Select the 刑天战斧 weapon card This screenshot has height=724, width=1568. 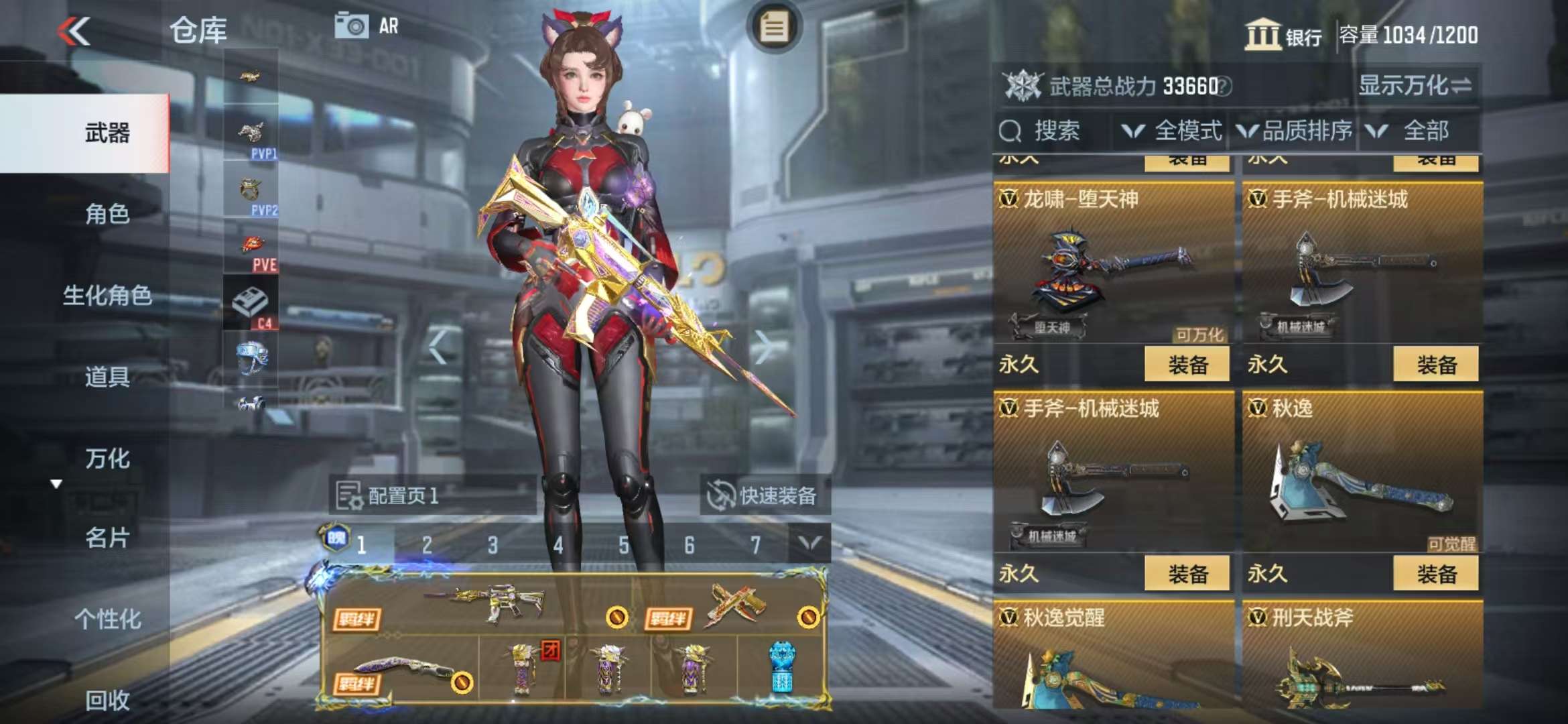(x=1362, y=657)
